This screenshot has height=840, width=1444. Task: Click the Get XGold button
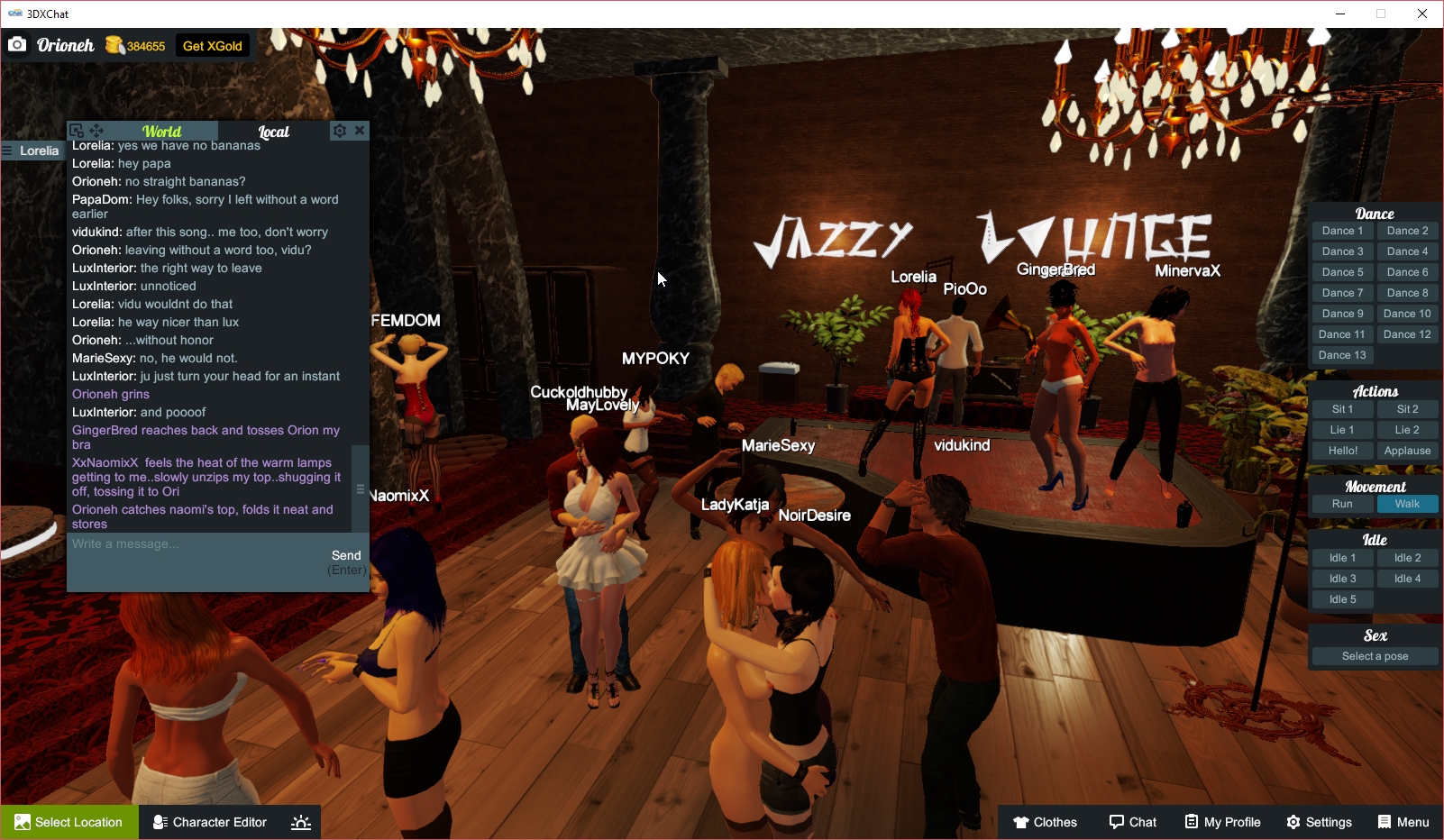pyautogui.click(x=212, y=45)
